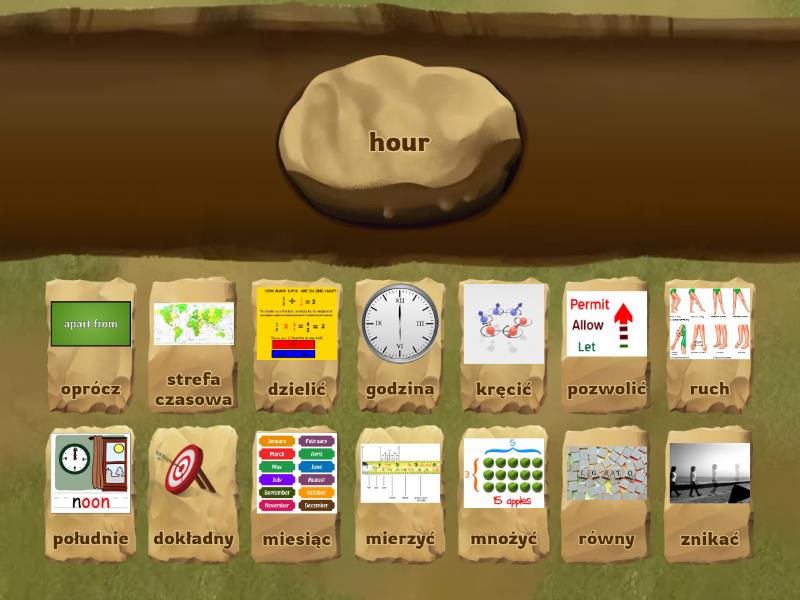Choose the 'dokładny' target tile
The width and height of the screenshot is (800, 600).
click(194, 493)
